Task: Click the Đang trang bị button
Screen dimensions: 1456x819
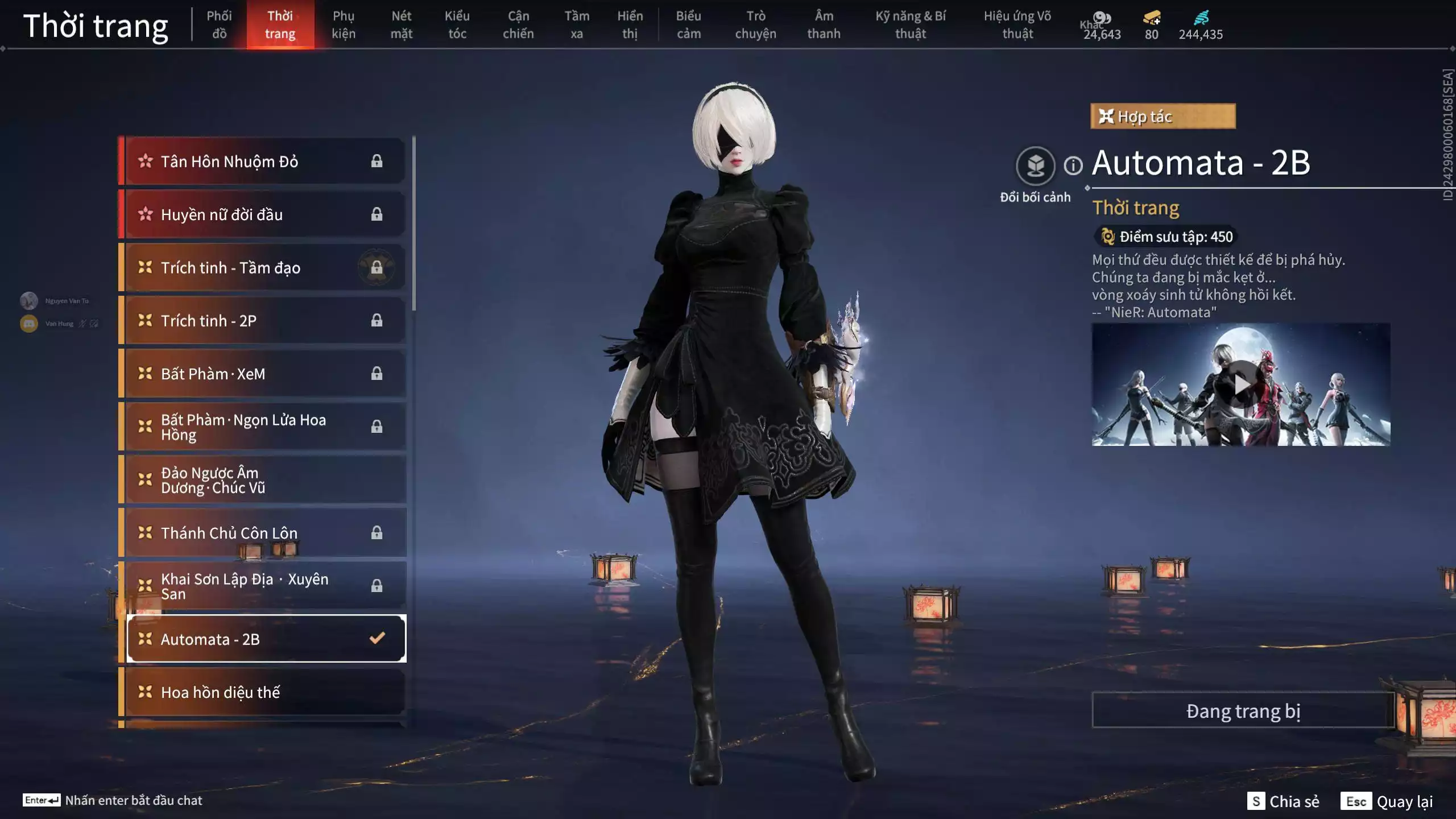Action: coord(1243,711)
